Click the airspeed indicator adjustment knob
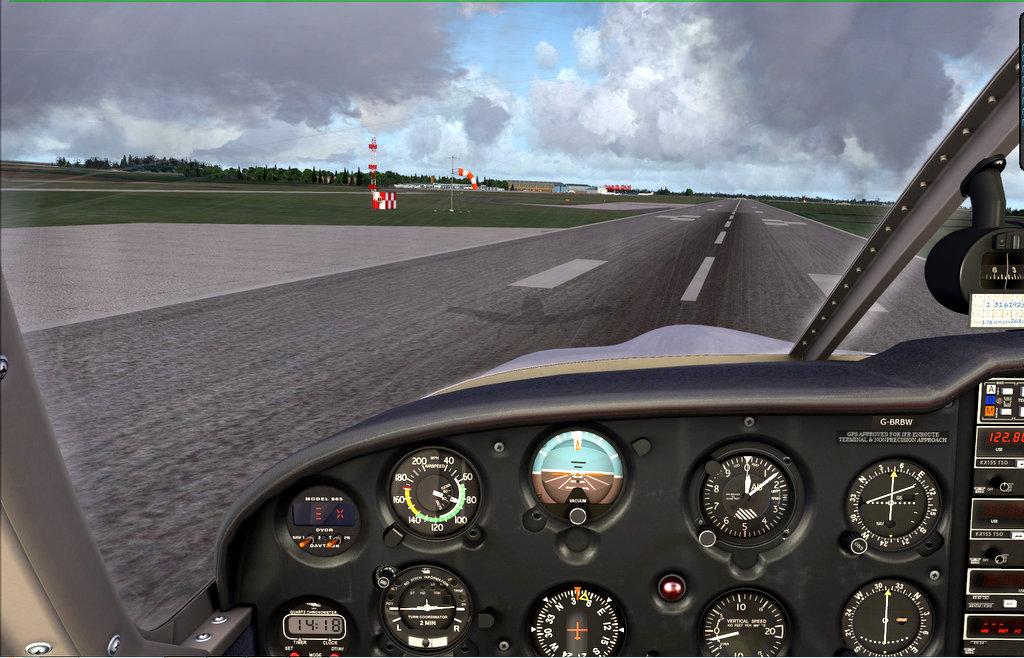Viewport: 1024px width, 658px height. pos(394,537)
